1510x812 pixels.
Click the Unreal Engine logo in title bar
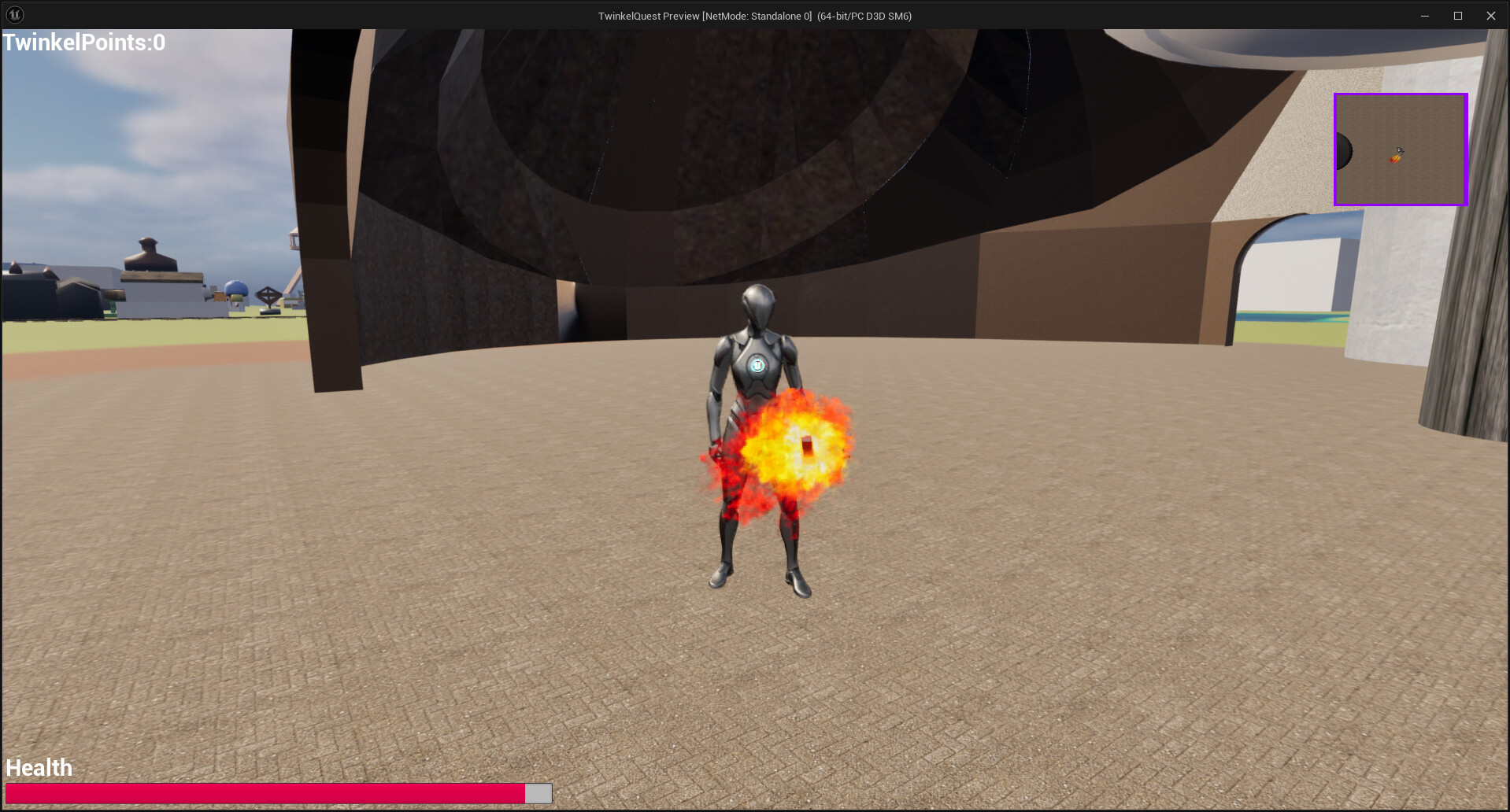14,14
